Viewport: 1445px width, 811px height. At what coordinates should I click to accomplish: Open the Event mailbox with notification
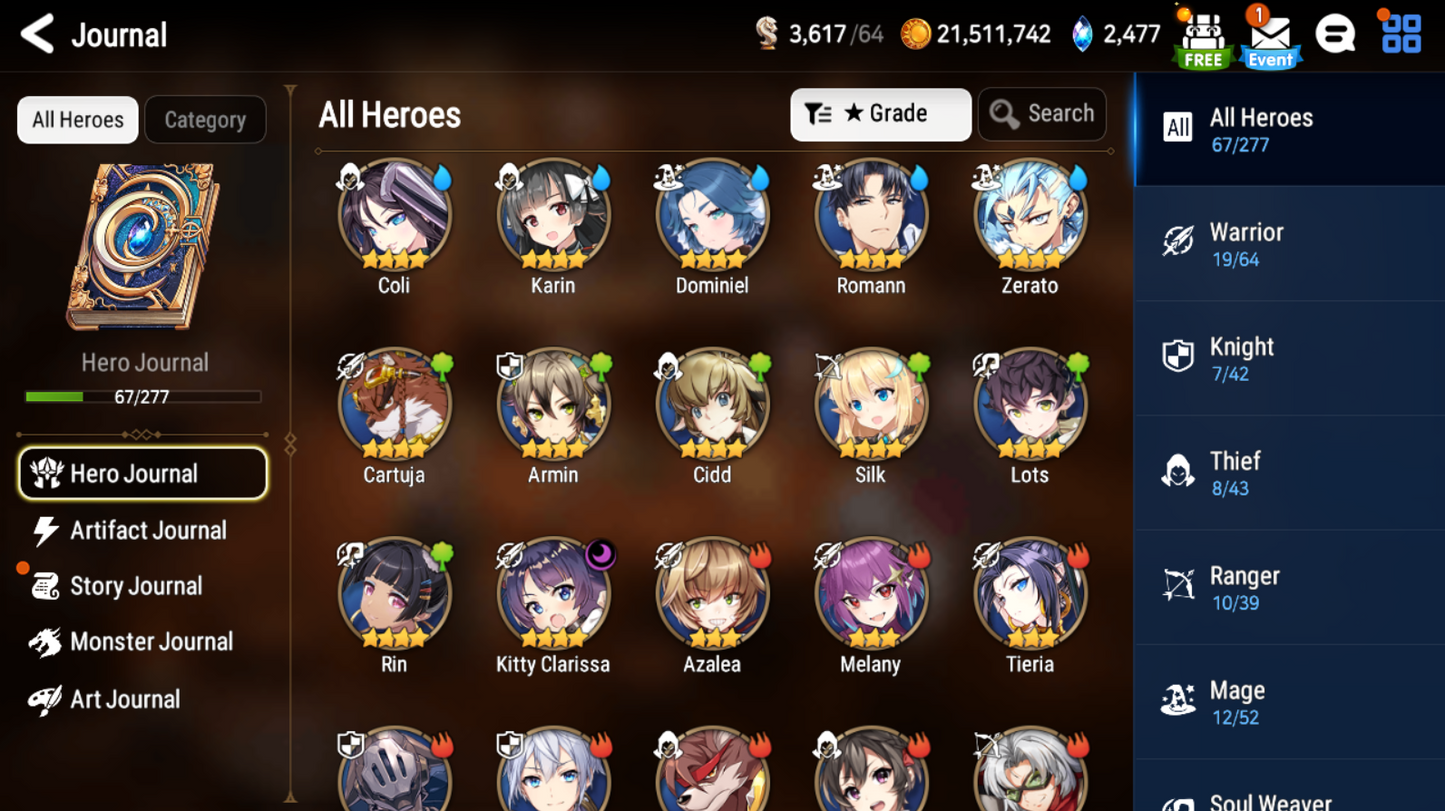(1270, 36)
